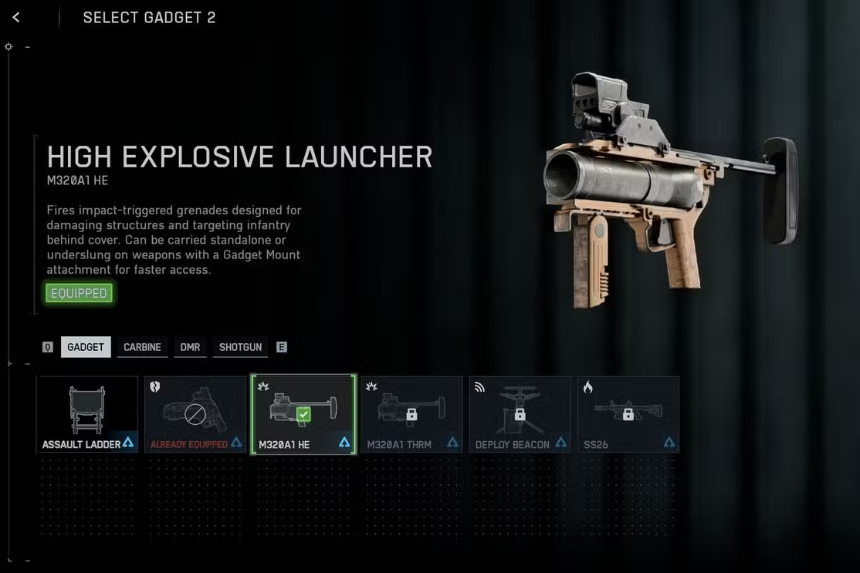Click the Already Equipped gadget tile
This screenshot has height=573, width=860.
(195, 414)
